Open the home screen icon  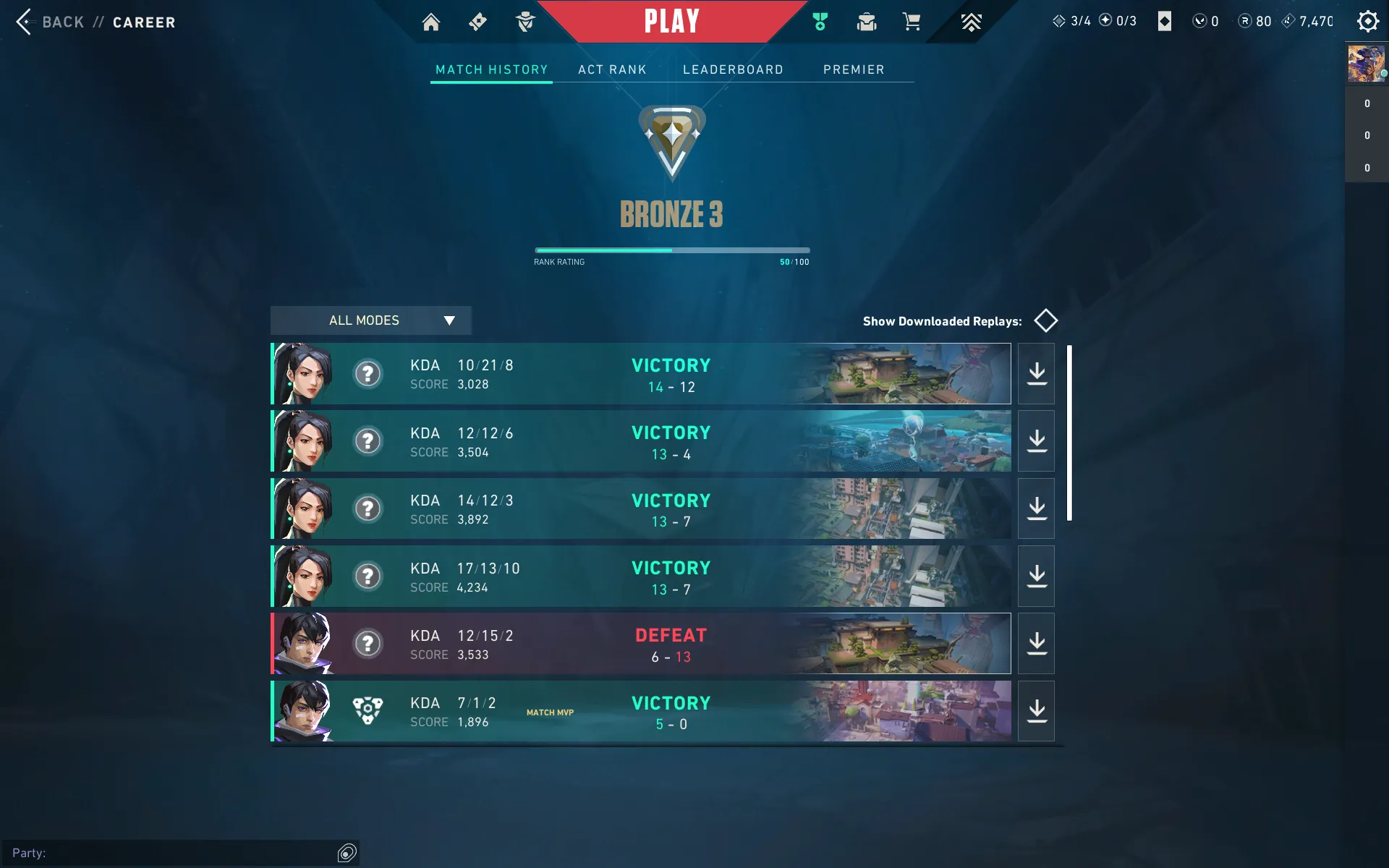tap(431, 22)
